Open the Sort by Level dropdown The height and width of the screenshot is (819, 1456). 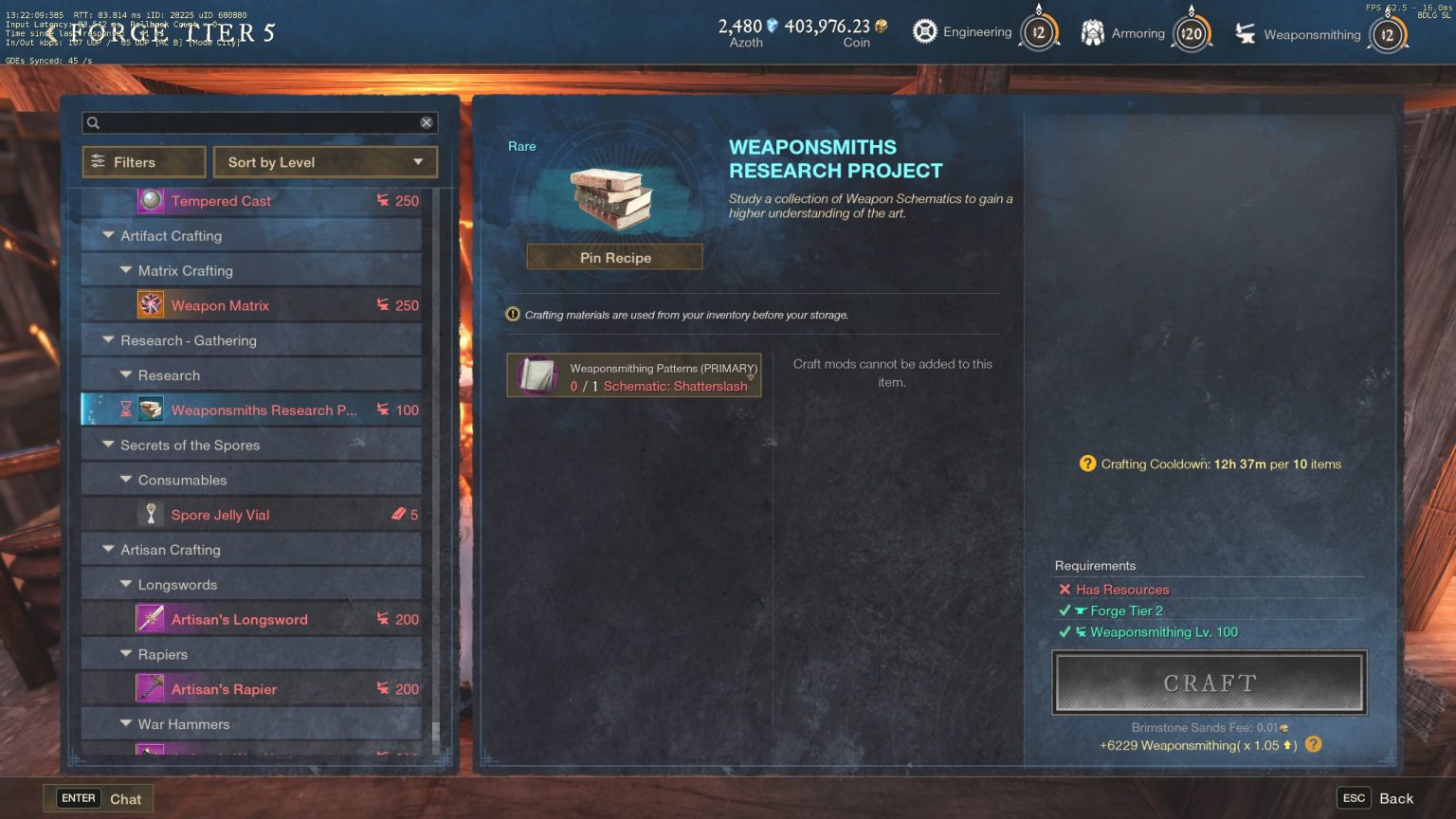click(324, 161)
